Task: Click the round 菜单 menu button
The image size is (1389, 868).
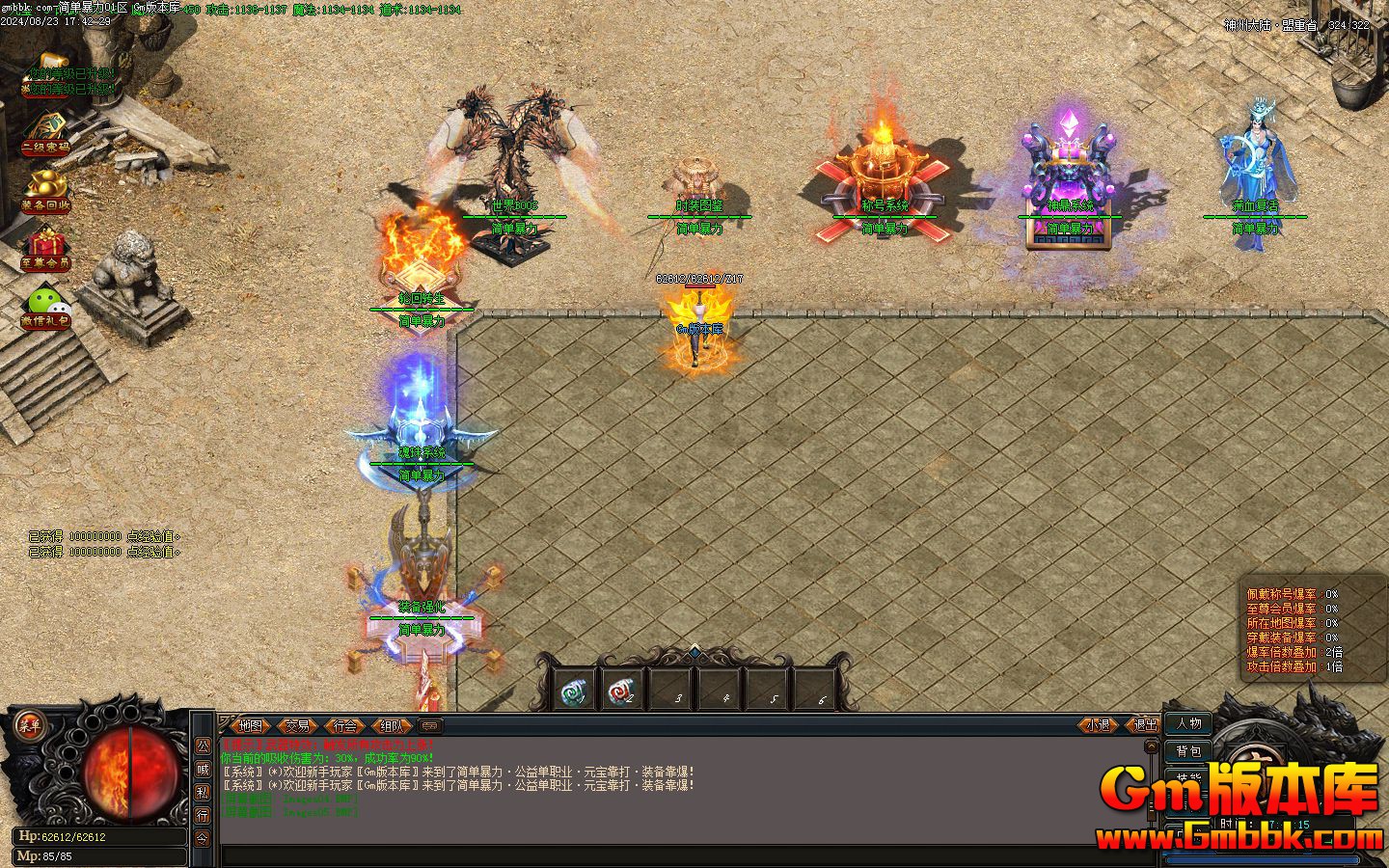Action: [x=27, y=724]
